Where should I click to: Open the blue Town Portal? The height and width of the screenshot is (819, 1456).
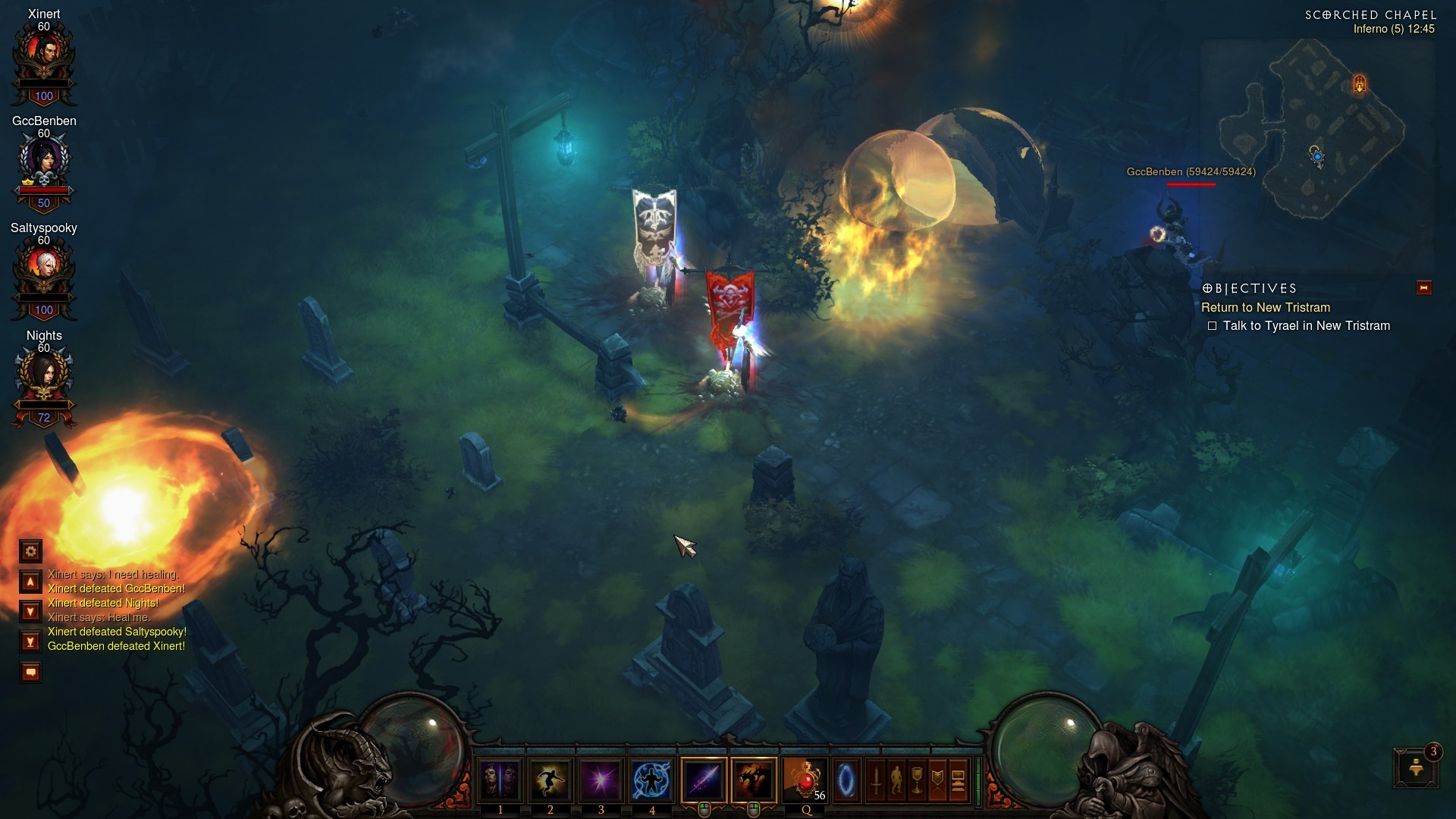coord(847,780)
